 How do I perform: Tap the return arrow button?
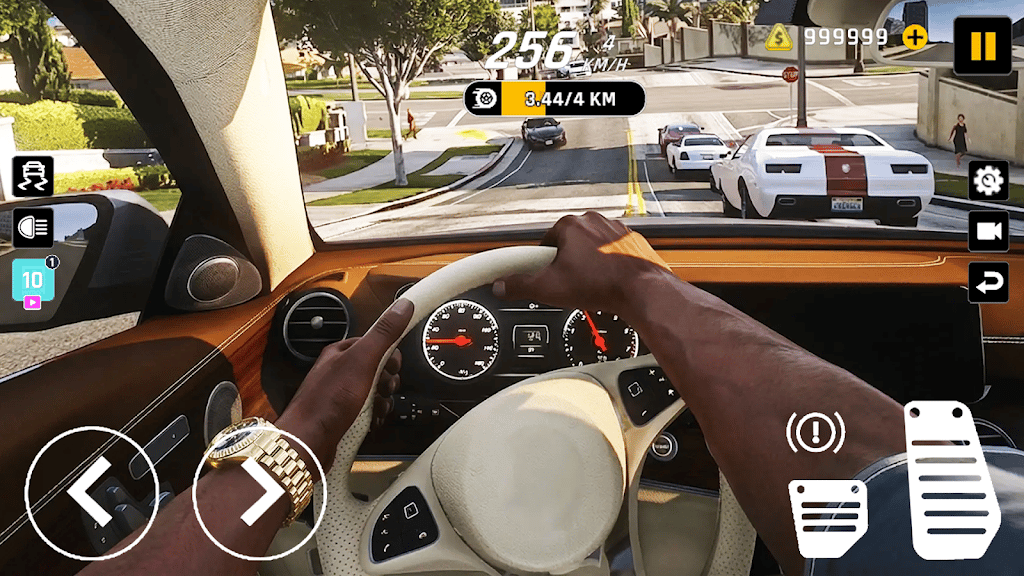coord(988,282)
